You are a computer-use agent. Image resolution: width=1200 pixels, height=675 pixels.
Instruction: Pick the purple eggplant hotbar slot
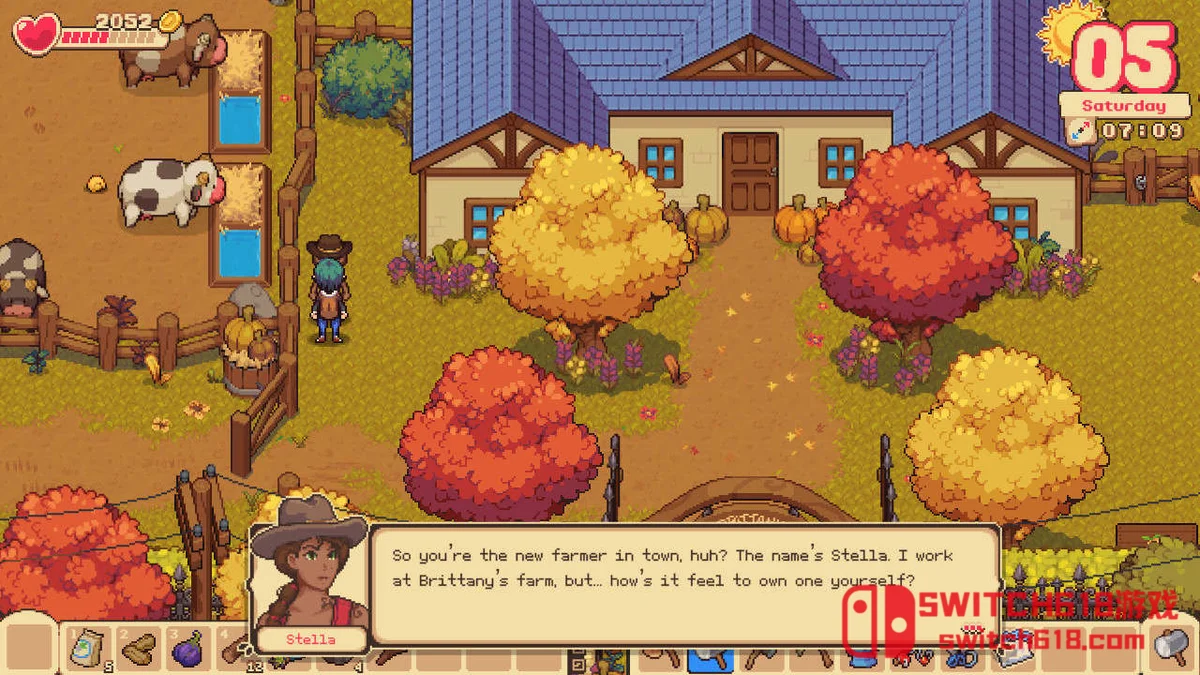tap(187, 649)
